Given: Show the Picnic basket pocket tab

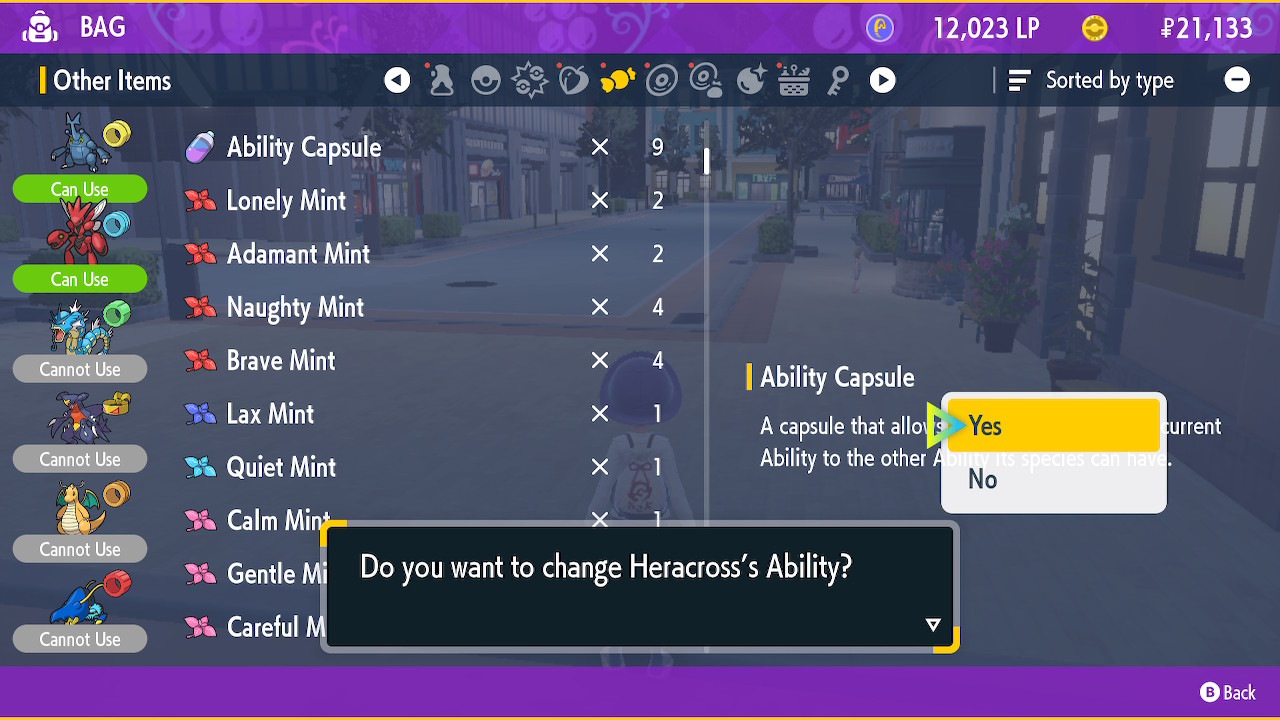Looking at the screenshot, I should (794, 81).
